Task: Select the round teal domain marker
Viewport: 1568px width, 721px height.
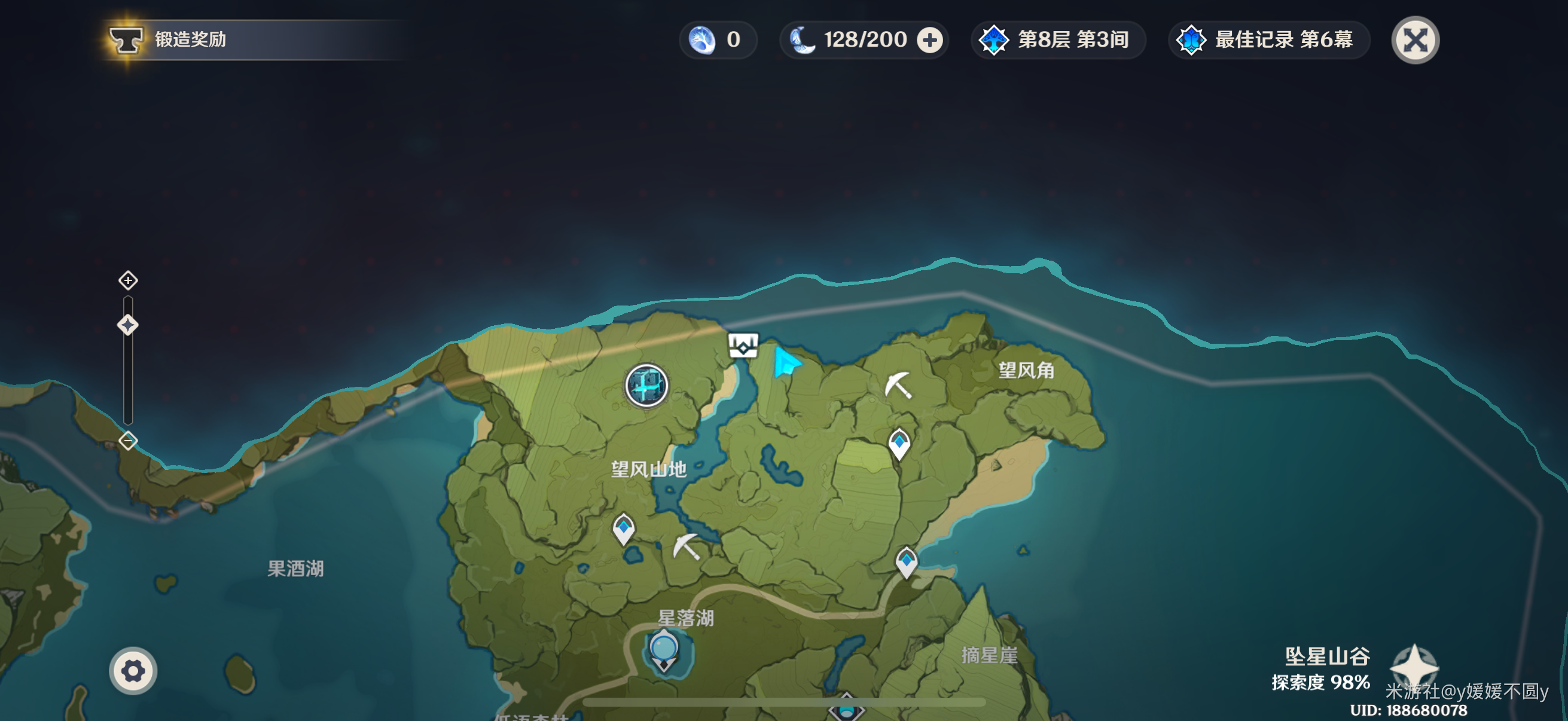Action: 646,385
